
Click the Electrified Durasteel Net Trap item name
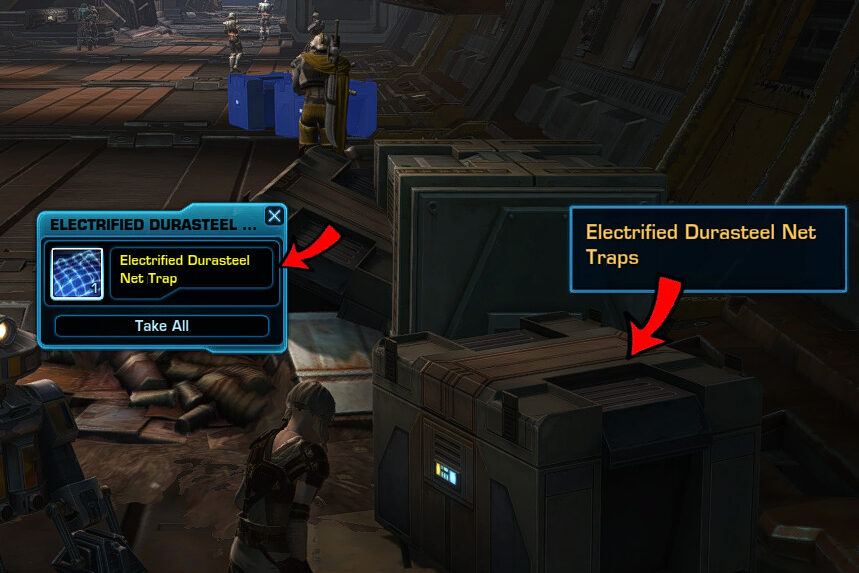point(190,269)
